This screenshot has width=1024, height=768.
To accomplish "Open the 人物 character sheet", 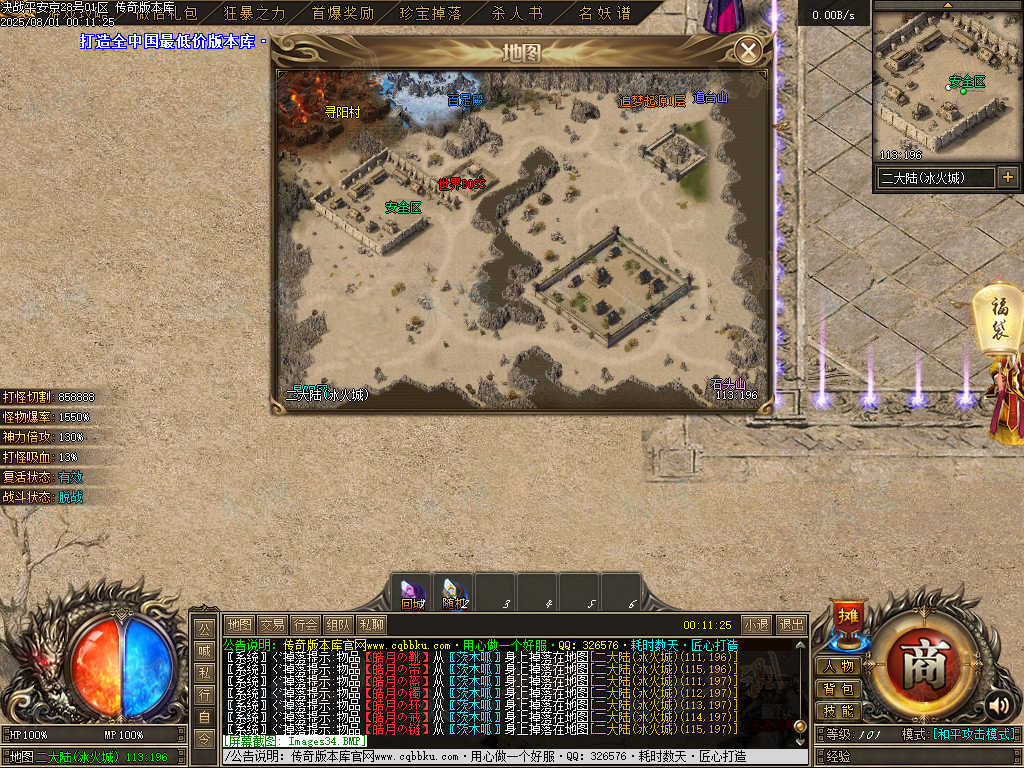I will pyautogui.click(x=839, y=666).
